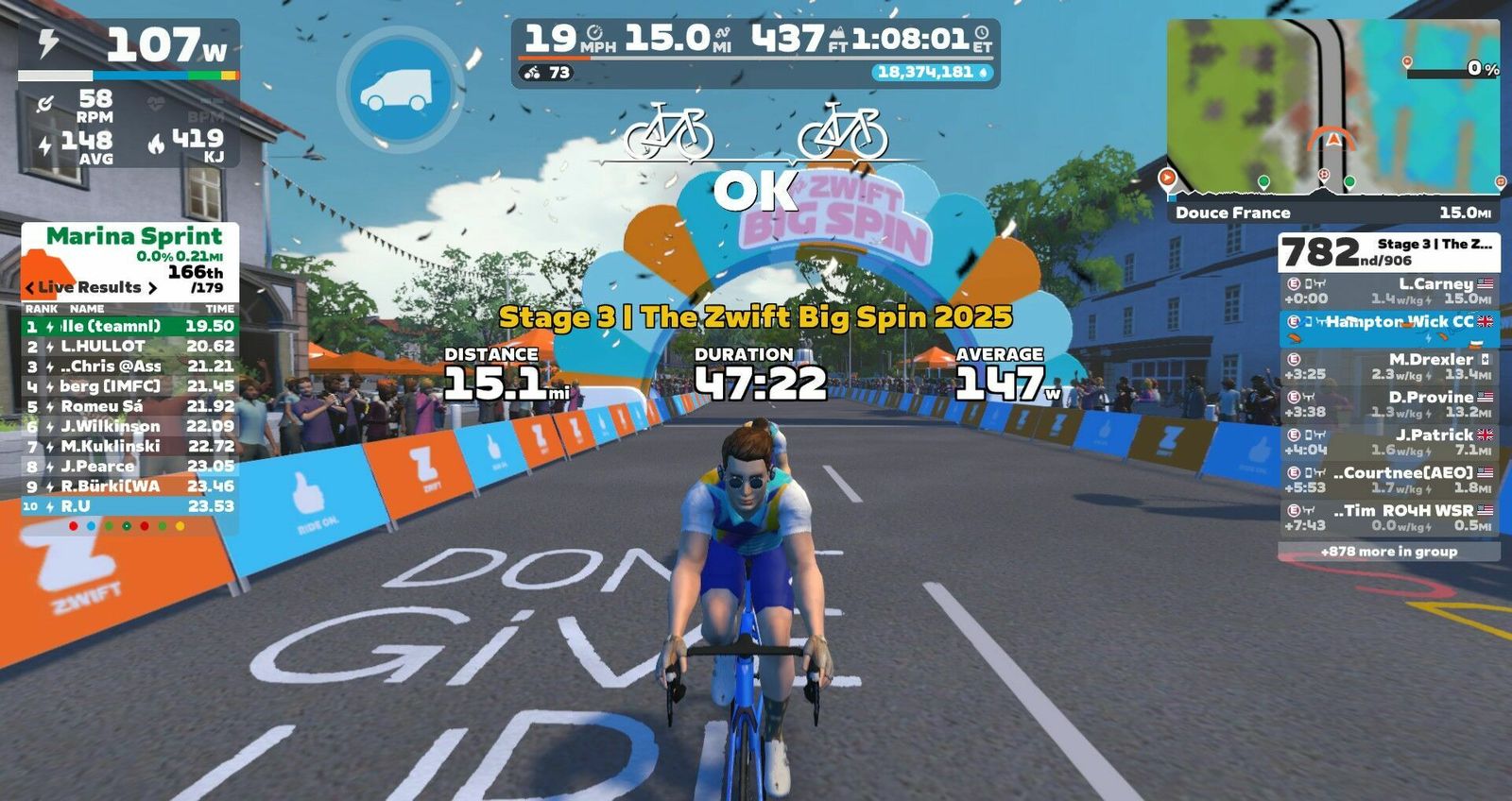
Task: Choose M.Drexler in the nearby riders list
Action: [1389, 366]
